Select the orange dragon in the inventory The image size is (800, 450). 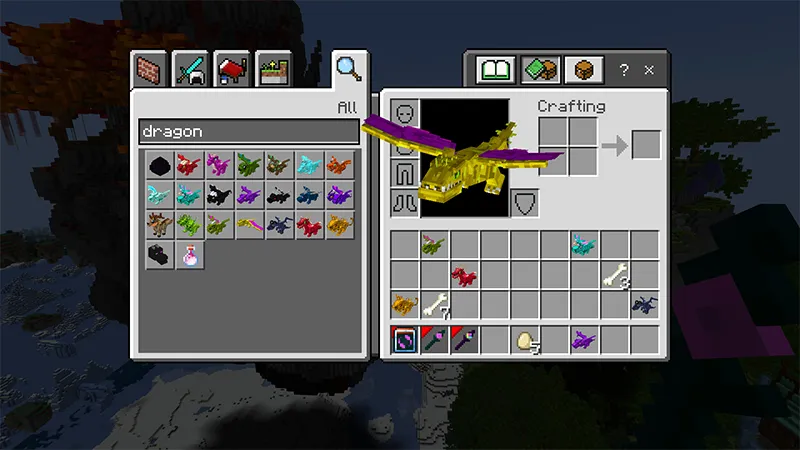pos(404,304)
